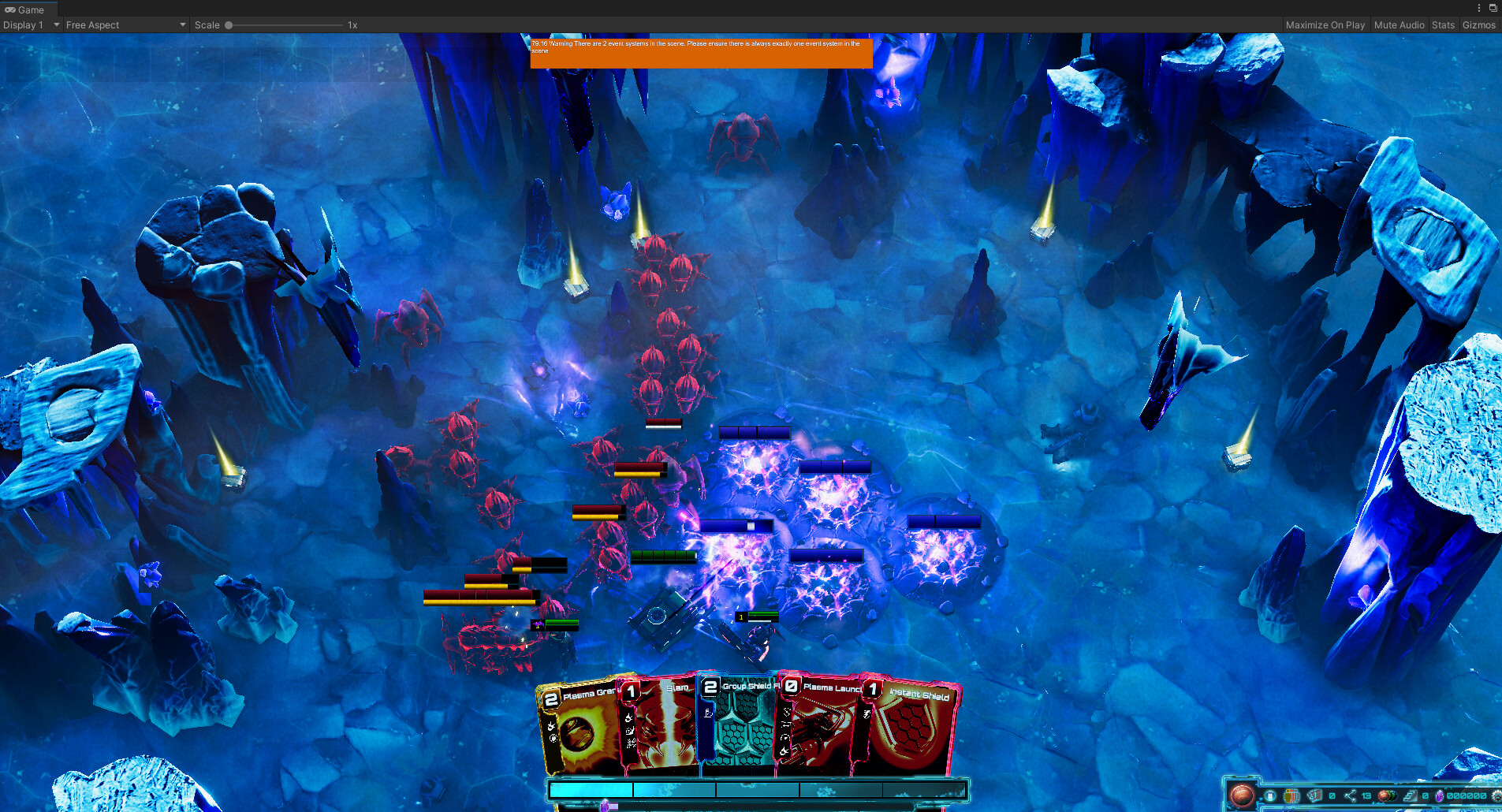Screen dimensions: 1502x812
Task: Dismiss the orange event systems warning message
Action: (x=701, y=54)
